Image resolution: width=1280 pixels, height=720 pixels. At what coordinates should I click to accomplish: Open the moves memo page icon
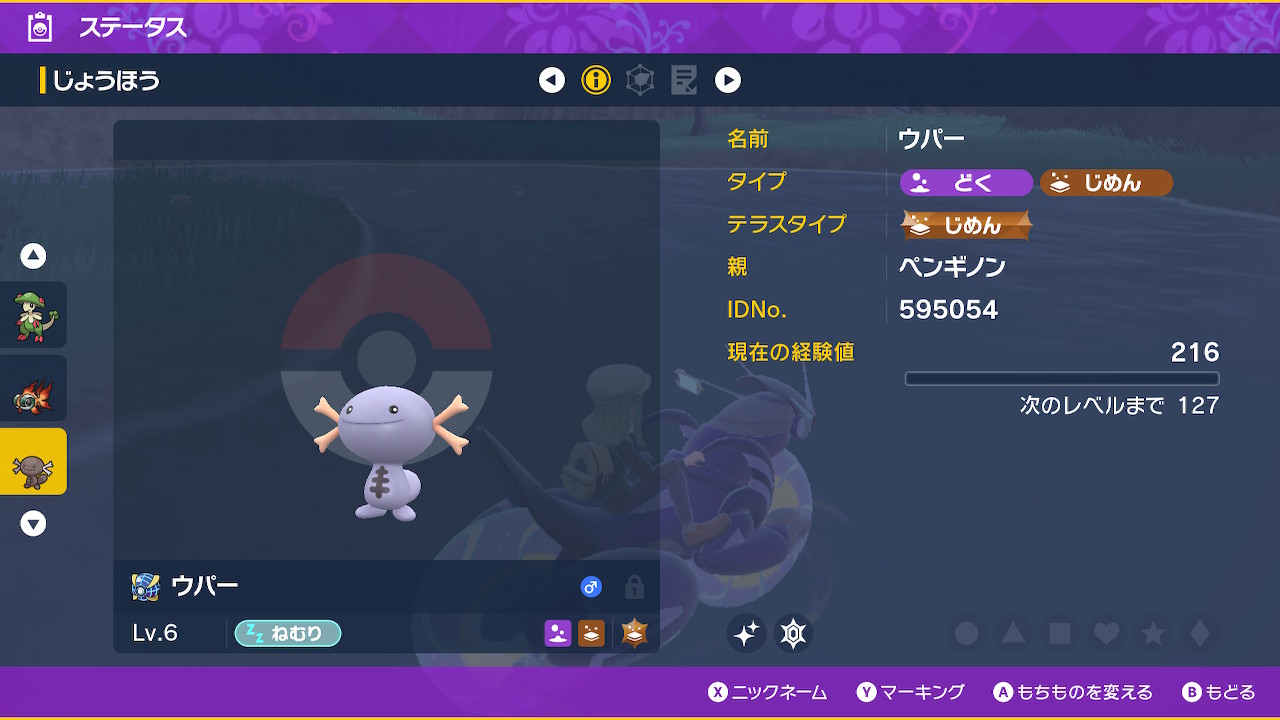point(684,80)
